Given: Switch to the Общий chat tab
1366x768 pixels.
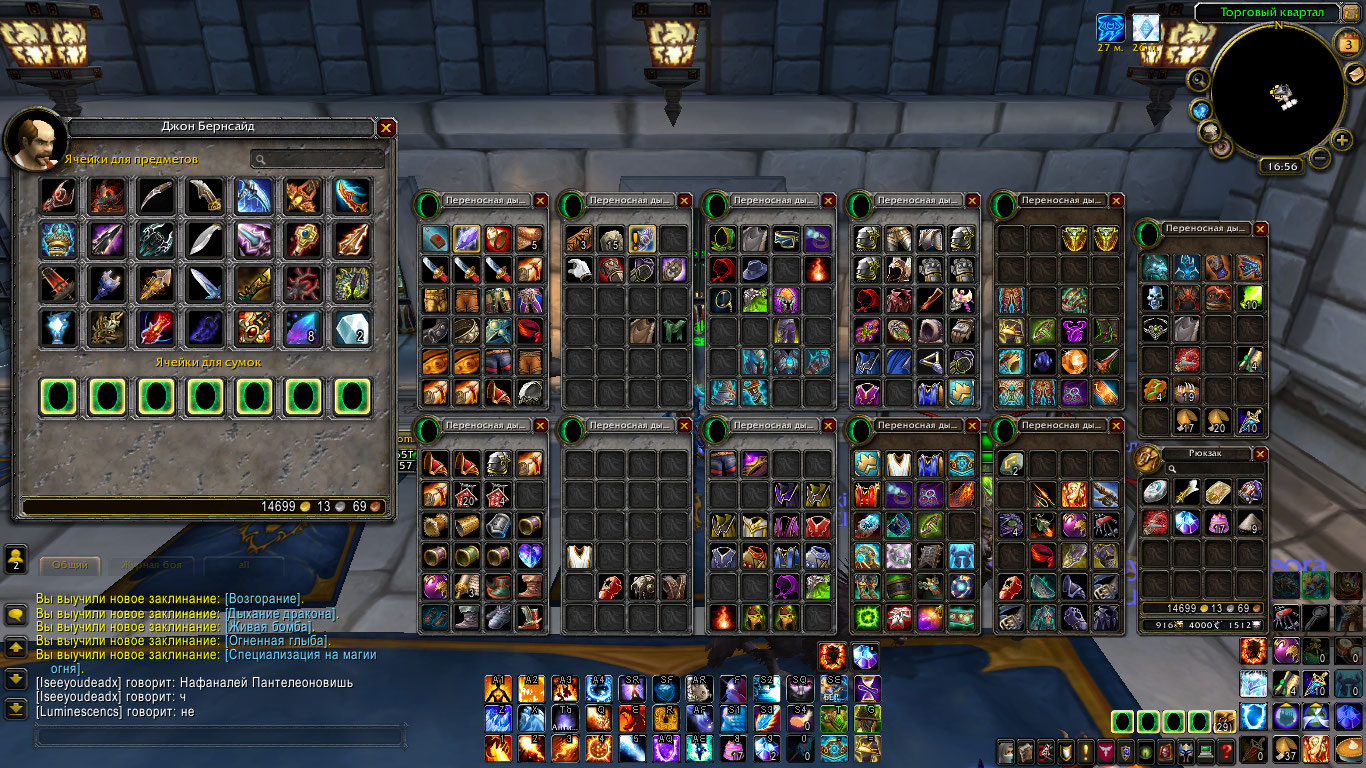Looking at the screenshot, I should click(70, 565).
